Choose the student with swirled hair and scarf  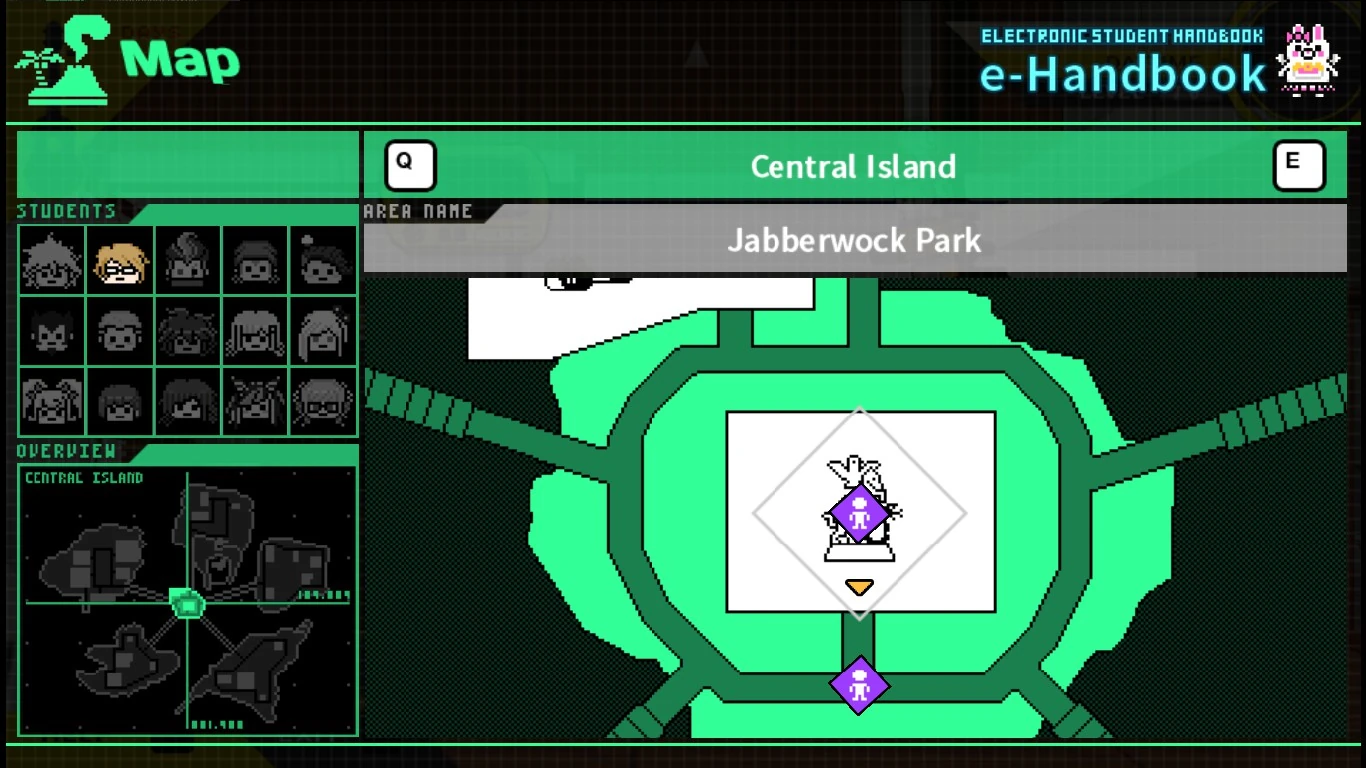coord(188,260)
